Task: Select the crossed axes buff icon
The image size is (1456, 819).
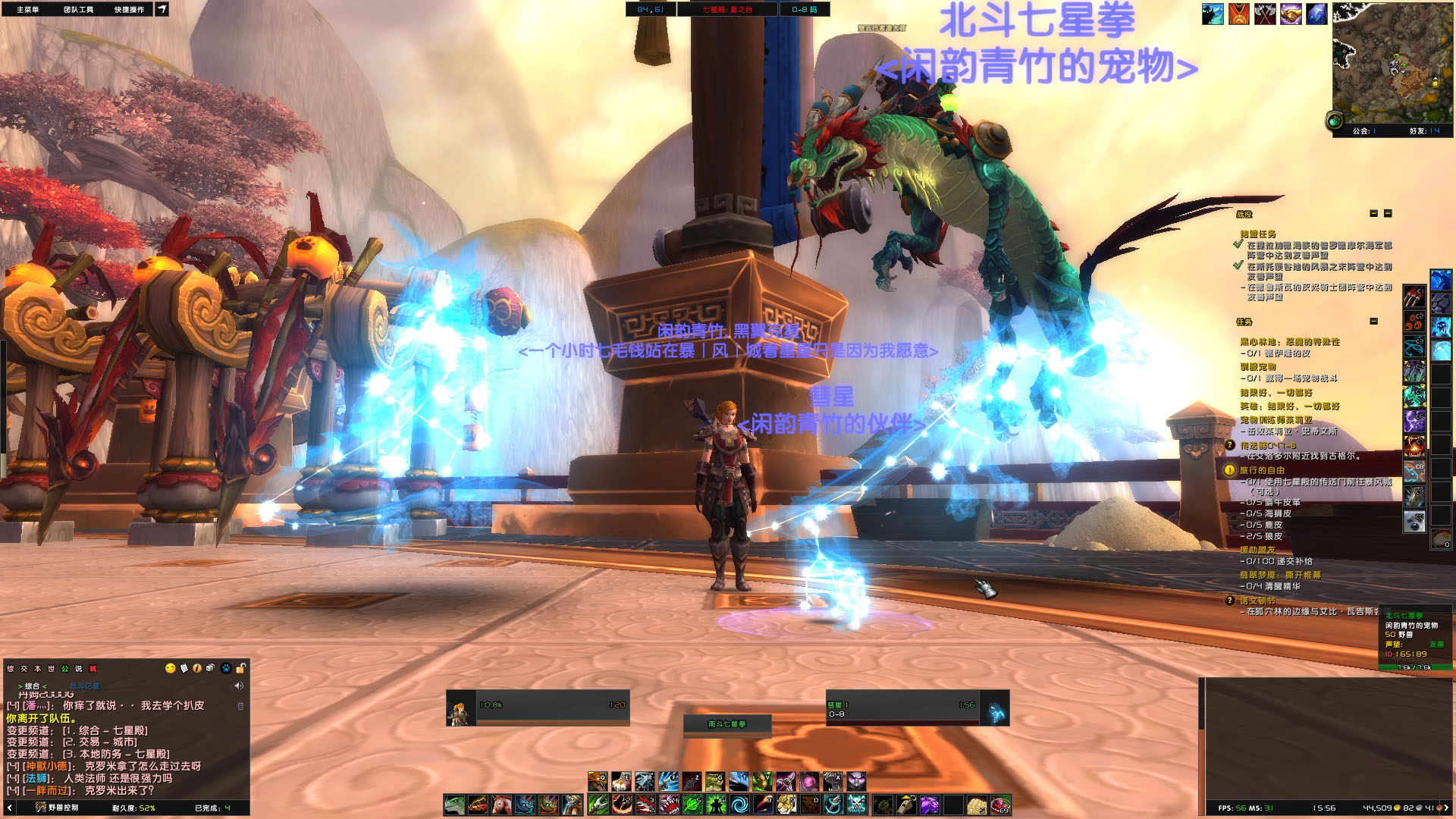Action: tap(1264, 14)
